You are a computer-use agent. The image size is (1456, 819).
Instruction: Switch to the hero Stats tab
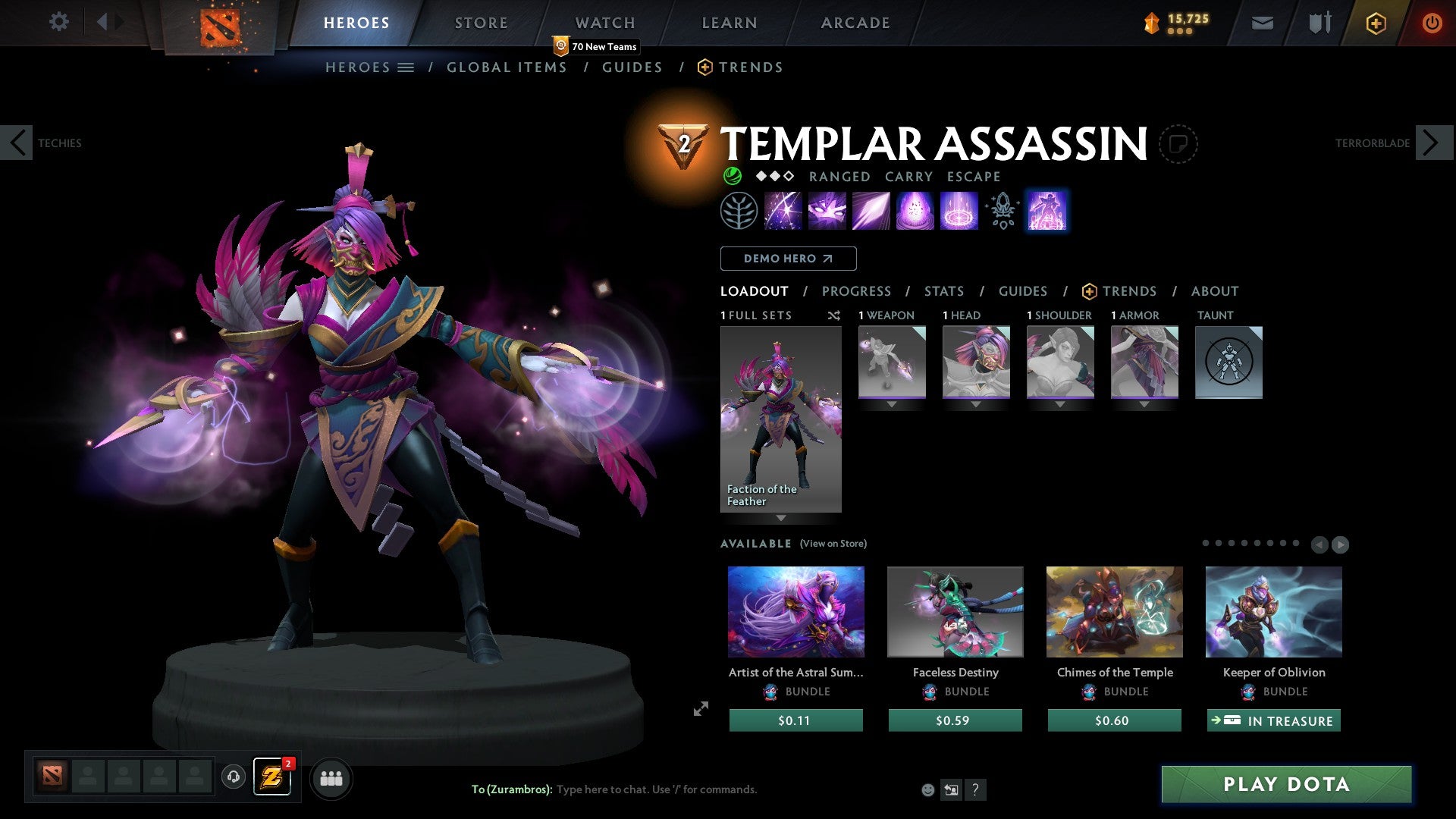click(943, 291)
